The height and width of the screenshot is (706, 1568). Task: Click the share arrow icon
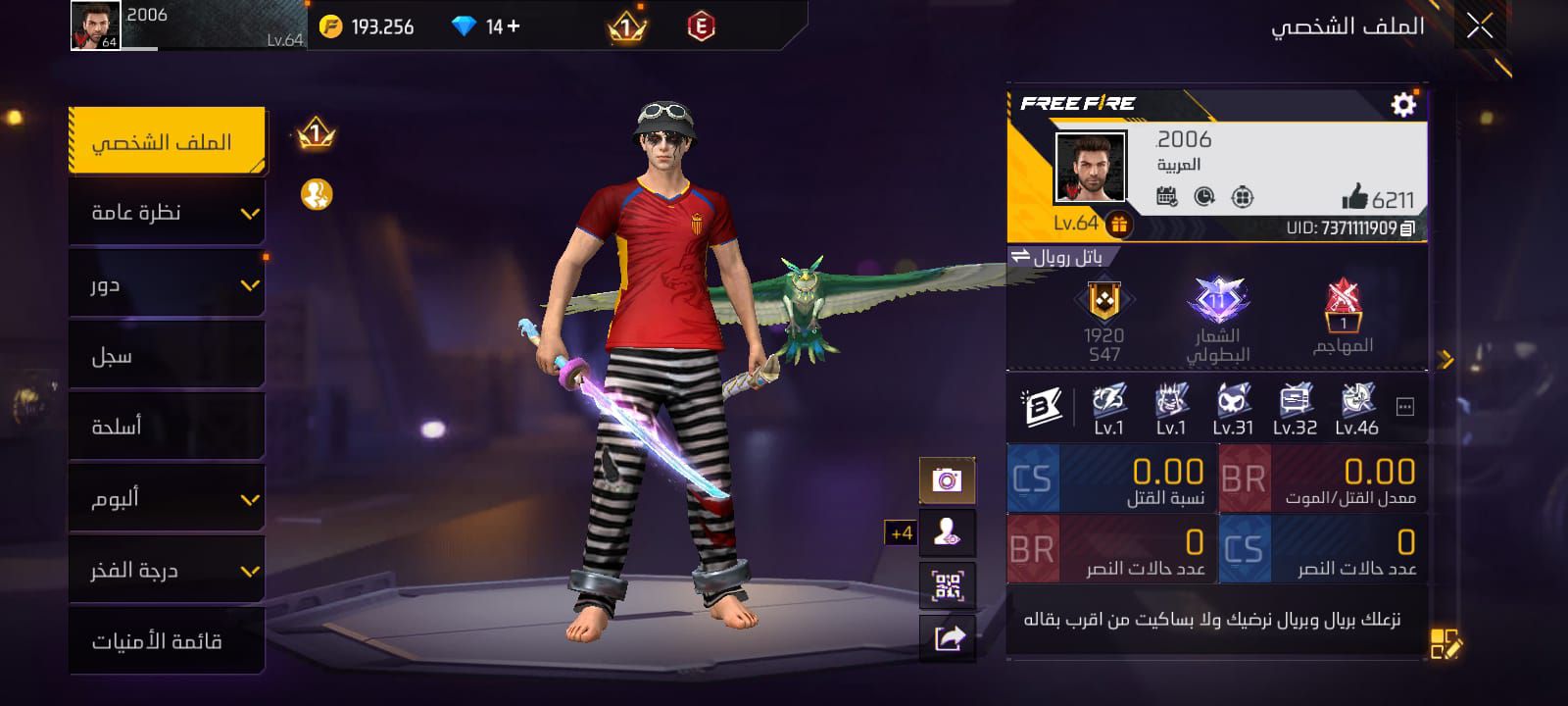947,638
